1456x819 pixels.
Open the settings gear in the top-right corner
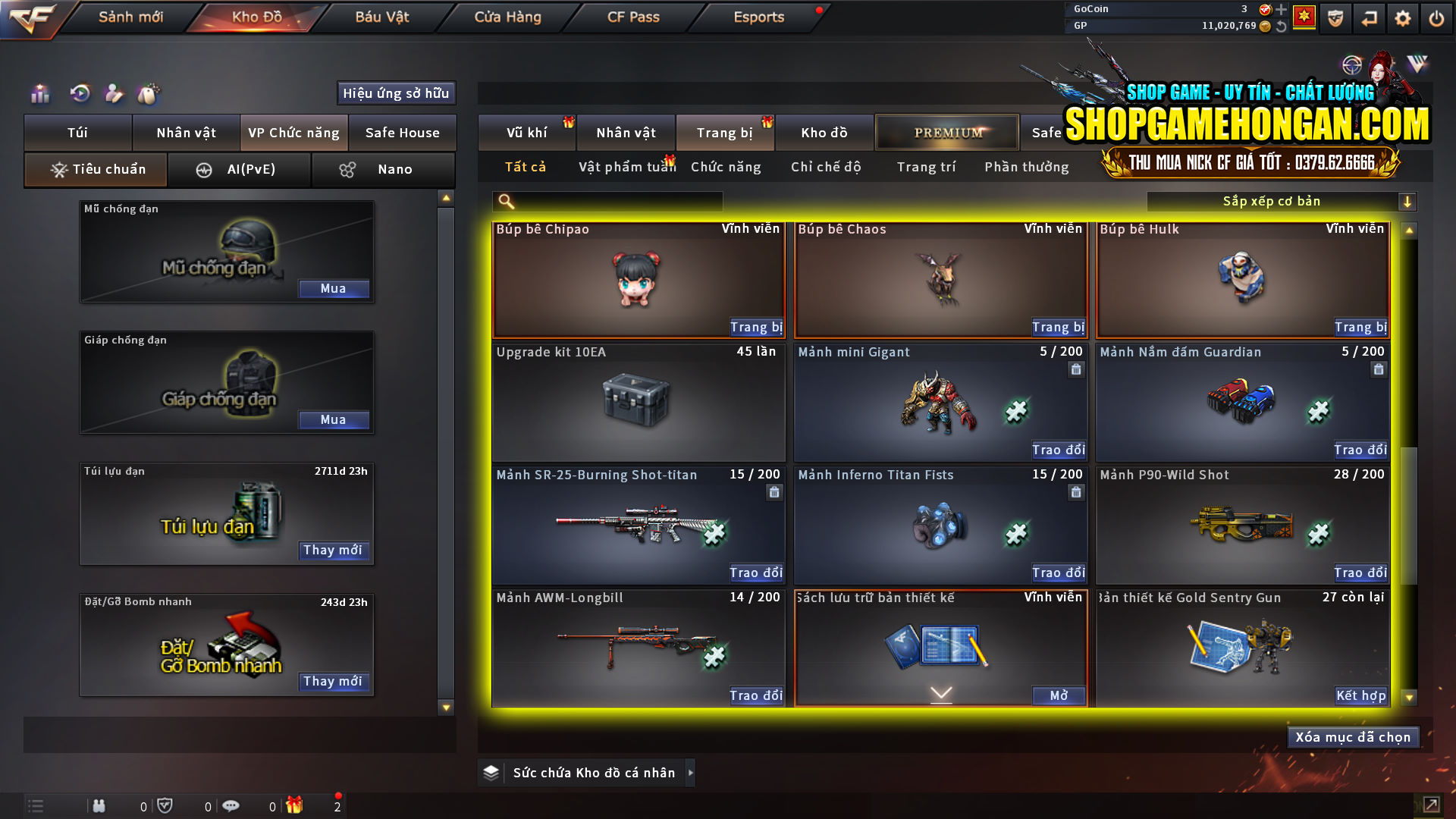1402,17
